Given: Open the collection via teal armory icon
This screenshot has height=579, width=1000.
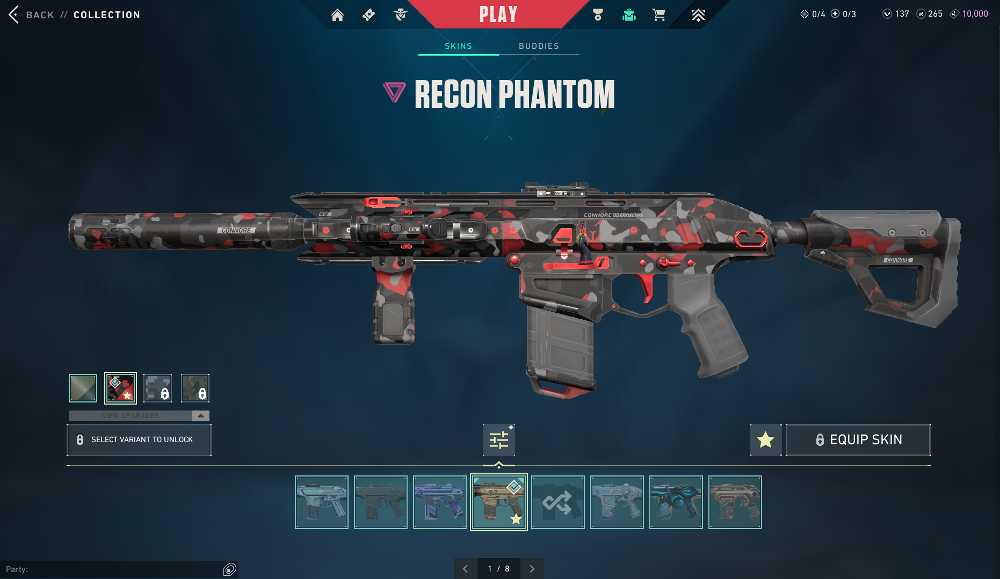Looking at the screenshot, I should tap(629, 15).
